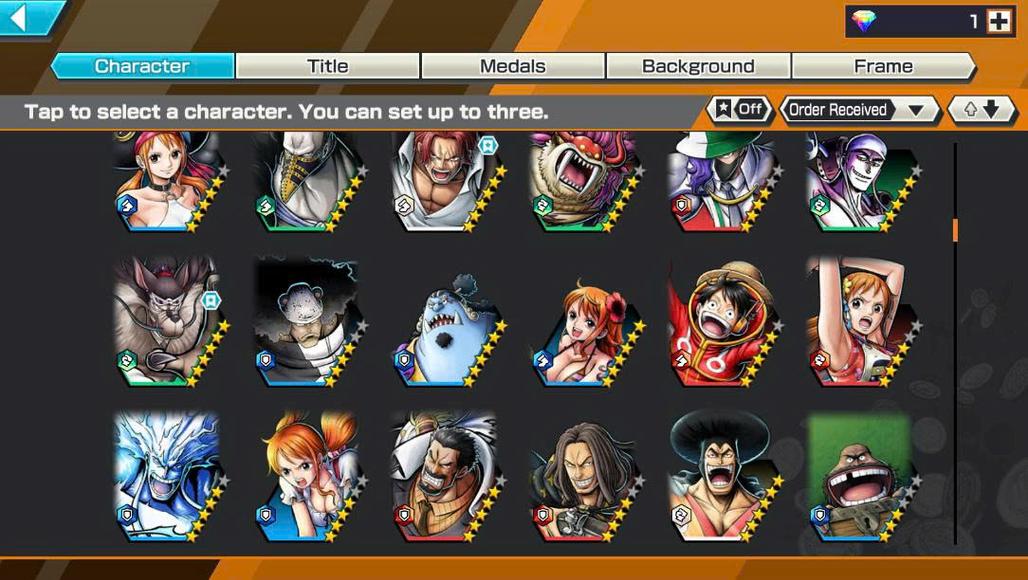The width and height of the screenshot is (1028, 580).
Task: Add gems with the plus button
Action: click(x=999, y=21)
